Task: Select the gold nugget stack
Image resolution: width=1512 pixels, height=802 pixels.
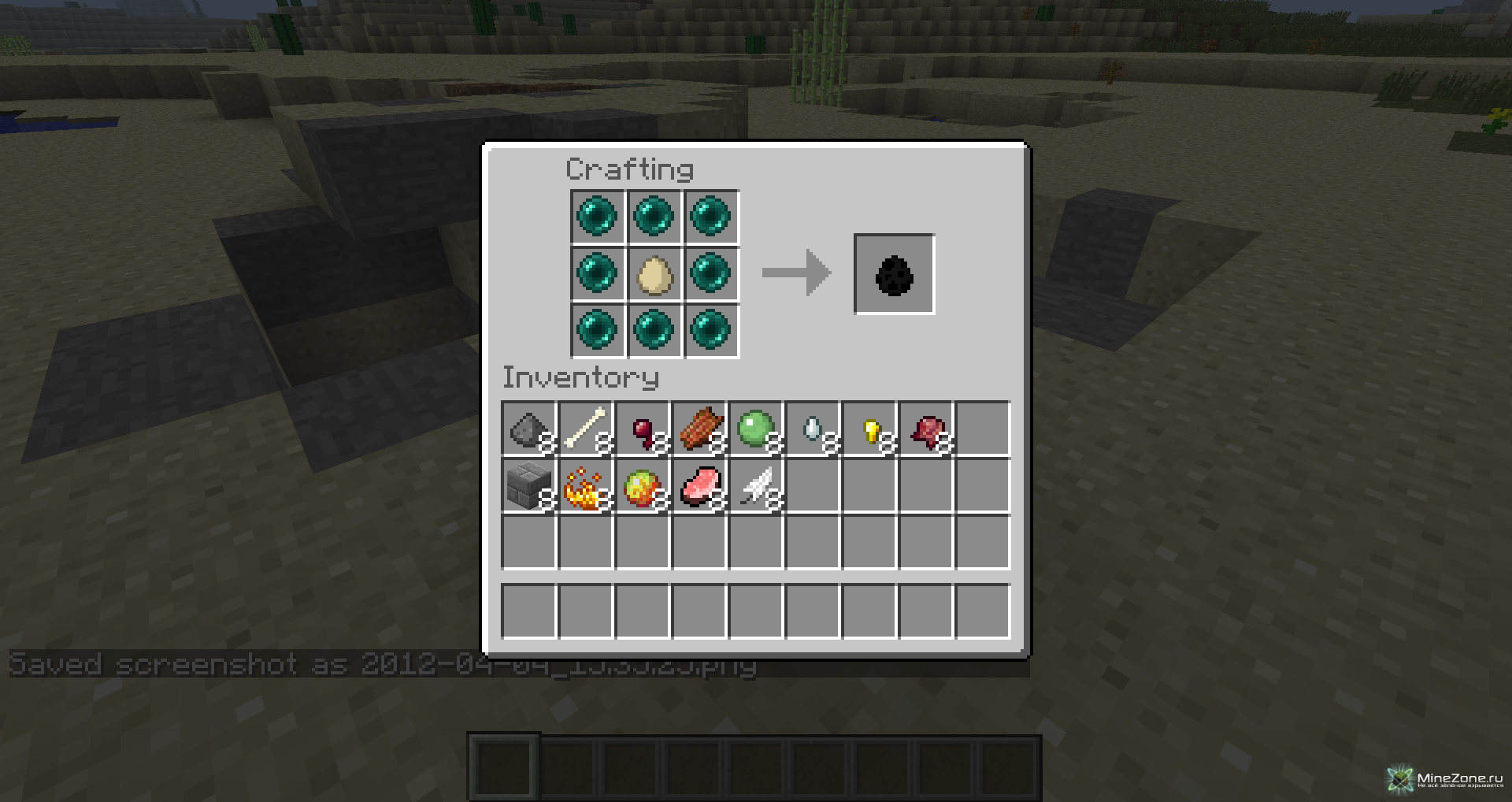Action: point(869,429)
